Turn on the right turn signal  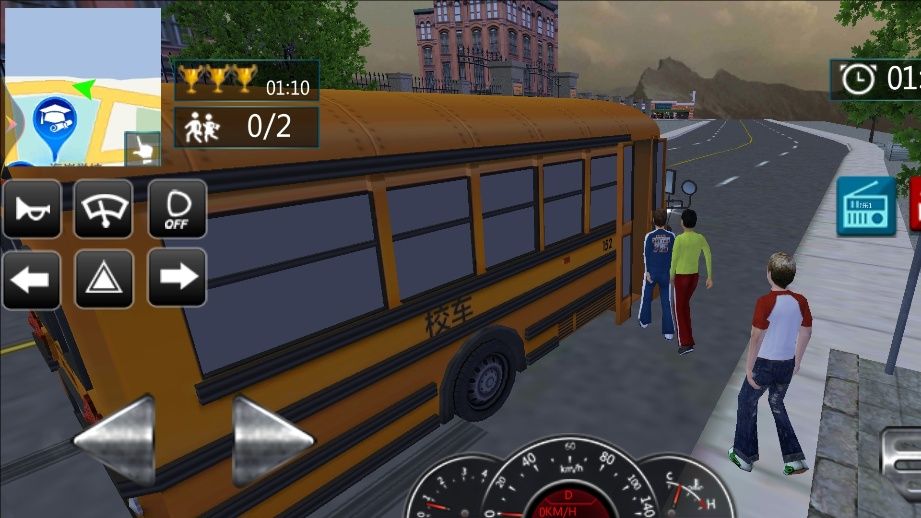coord(177,277)
